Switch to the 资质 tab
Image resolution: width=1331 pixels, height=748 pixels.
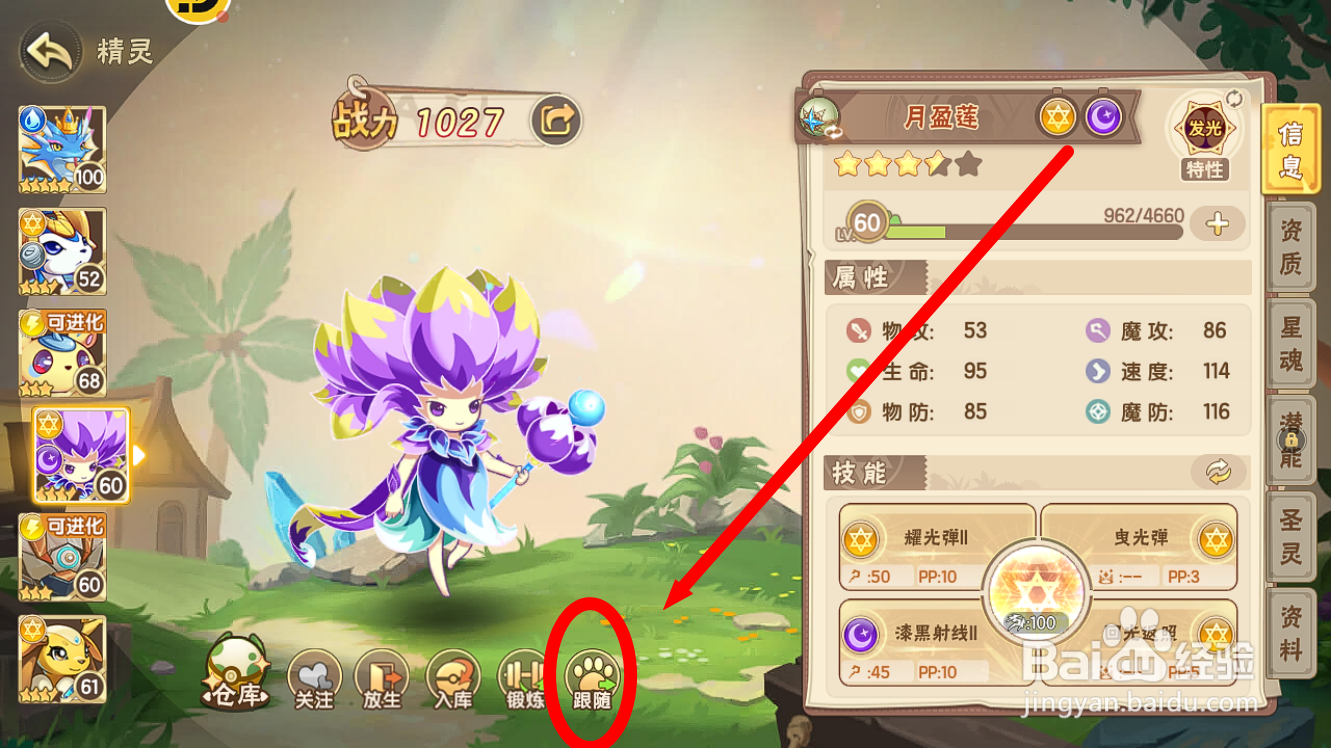(1289, 245)
